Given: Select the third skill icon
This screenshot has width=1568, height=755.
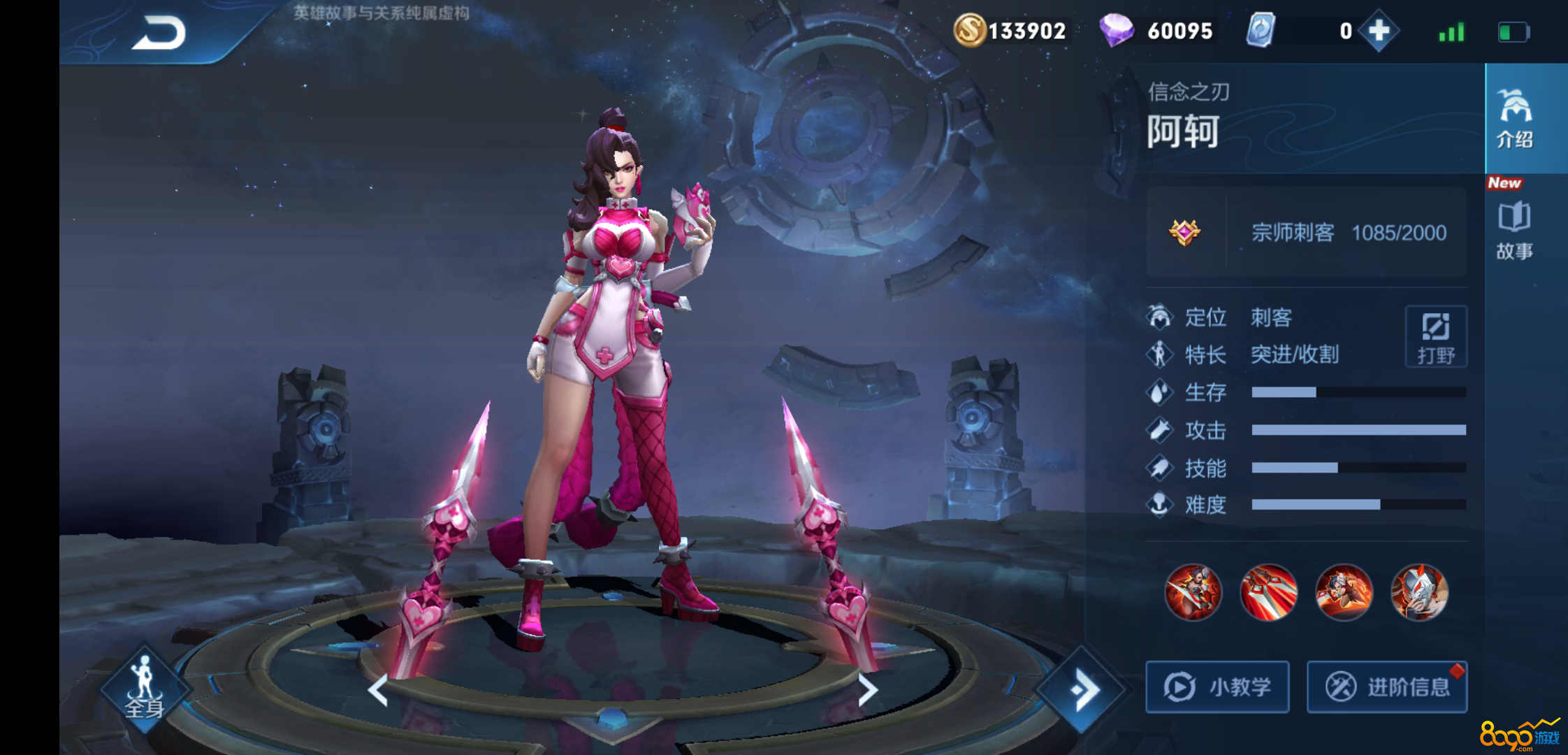Looking at the screenshot, I should pyautogui.click(x=1344, y=593).
